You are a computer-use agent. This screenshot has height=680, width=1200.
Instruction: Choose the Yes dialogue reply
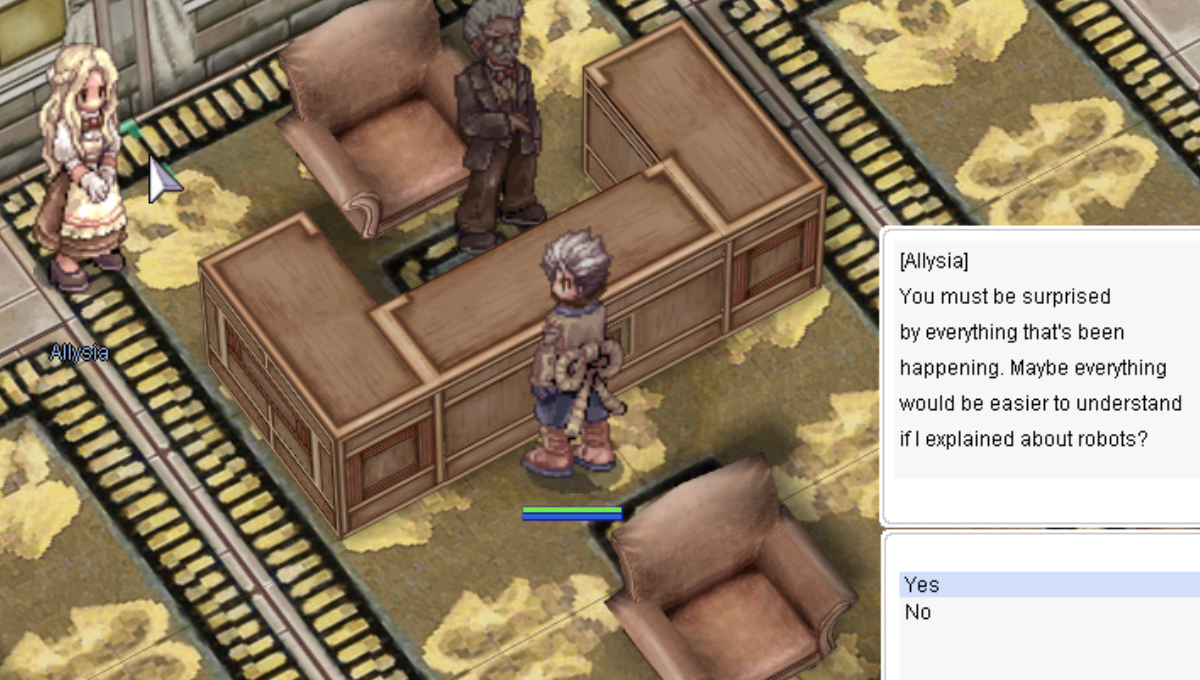point(922,584)
